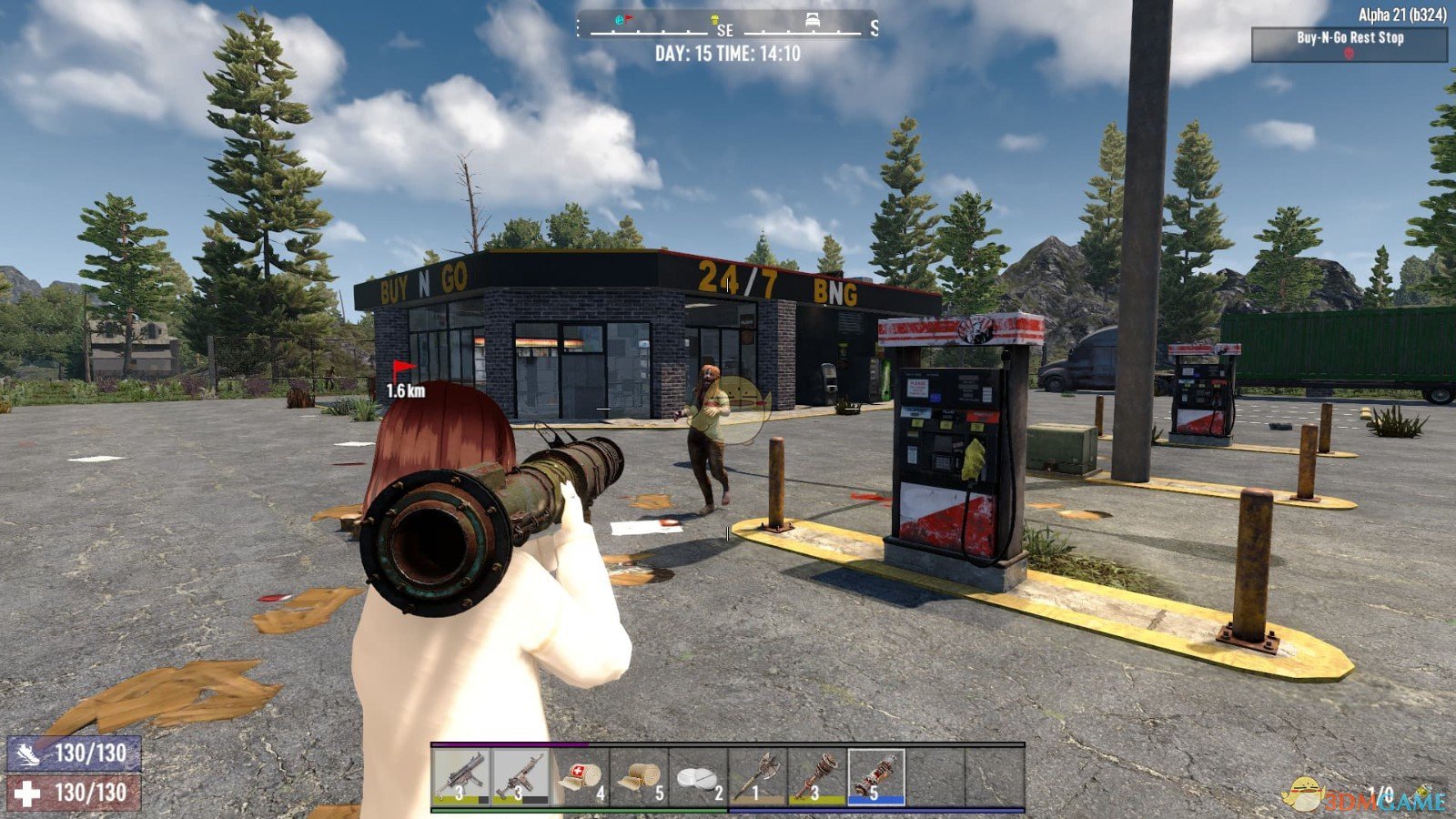Open the Buy-N-Go Rest Stop location panel
1456x819 pixels.
pos(1349,44)
